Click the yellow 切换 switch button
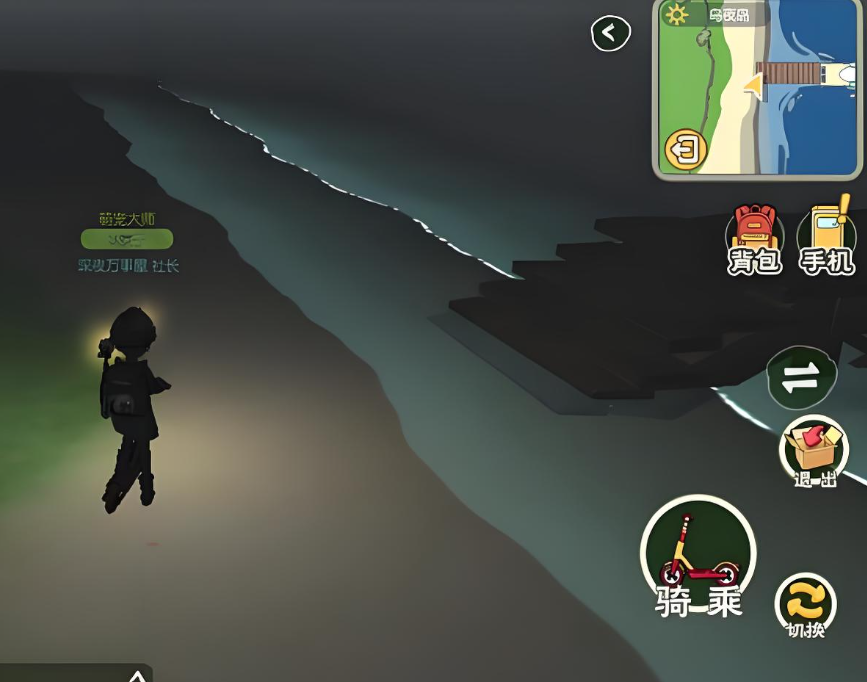This screenshot has width=867, height=682. [805, 603]
